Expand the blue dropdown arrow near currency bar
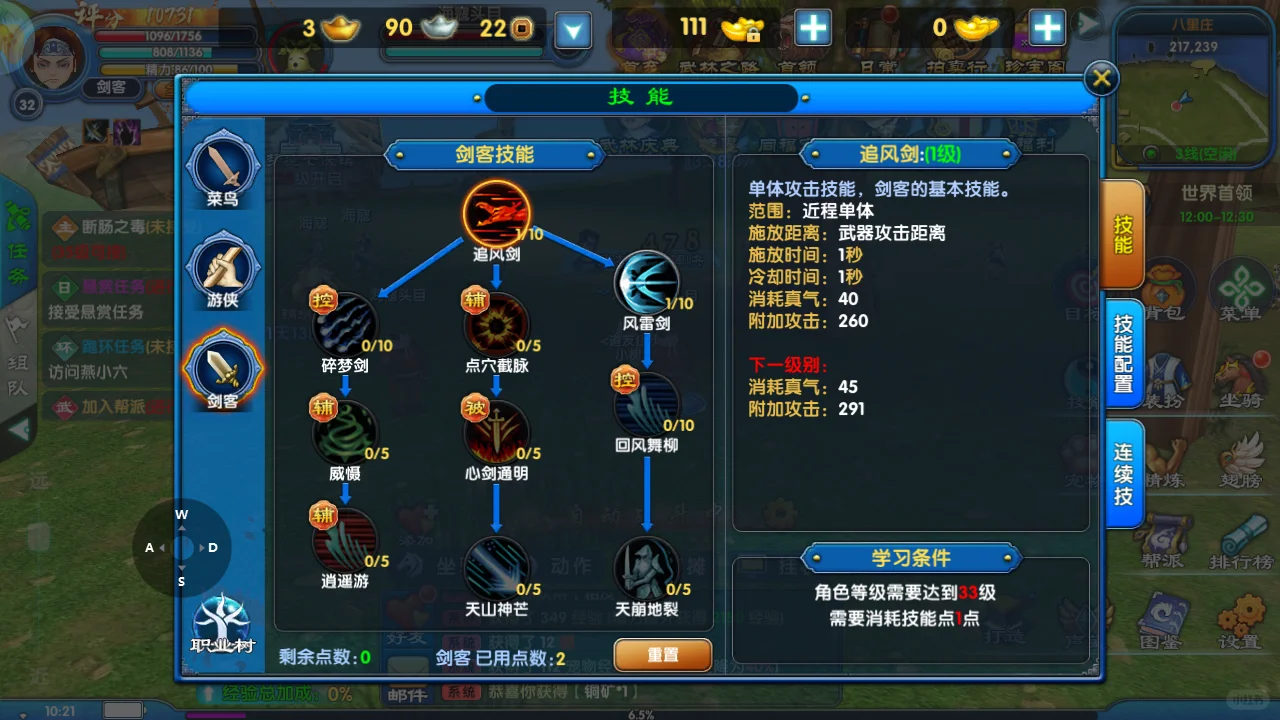This screenshot has height=720, width=1280. click(x=572, y=30)
